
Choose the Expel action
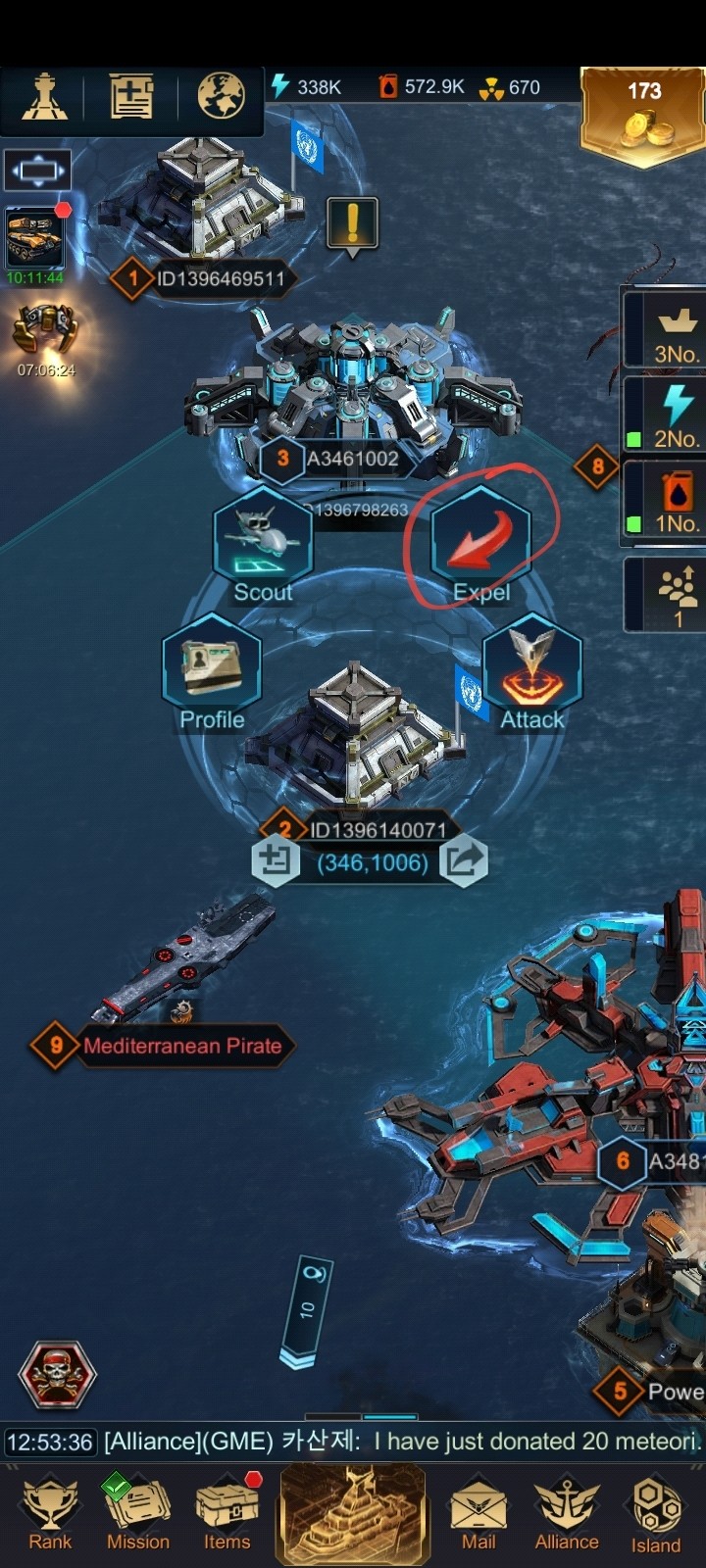(481, 542)
